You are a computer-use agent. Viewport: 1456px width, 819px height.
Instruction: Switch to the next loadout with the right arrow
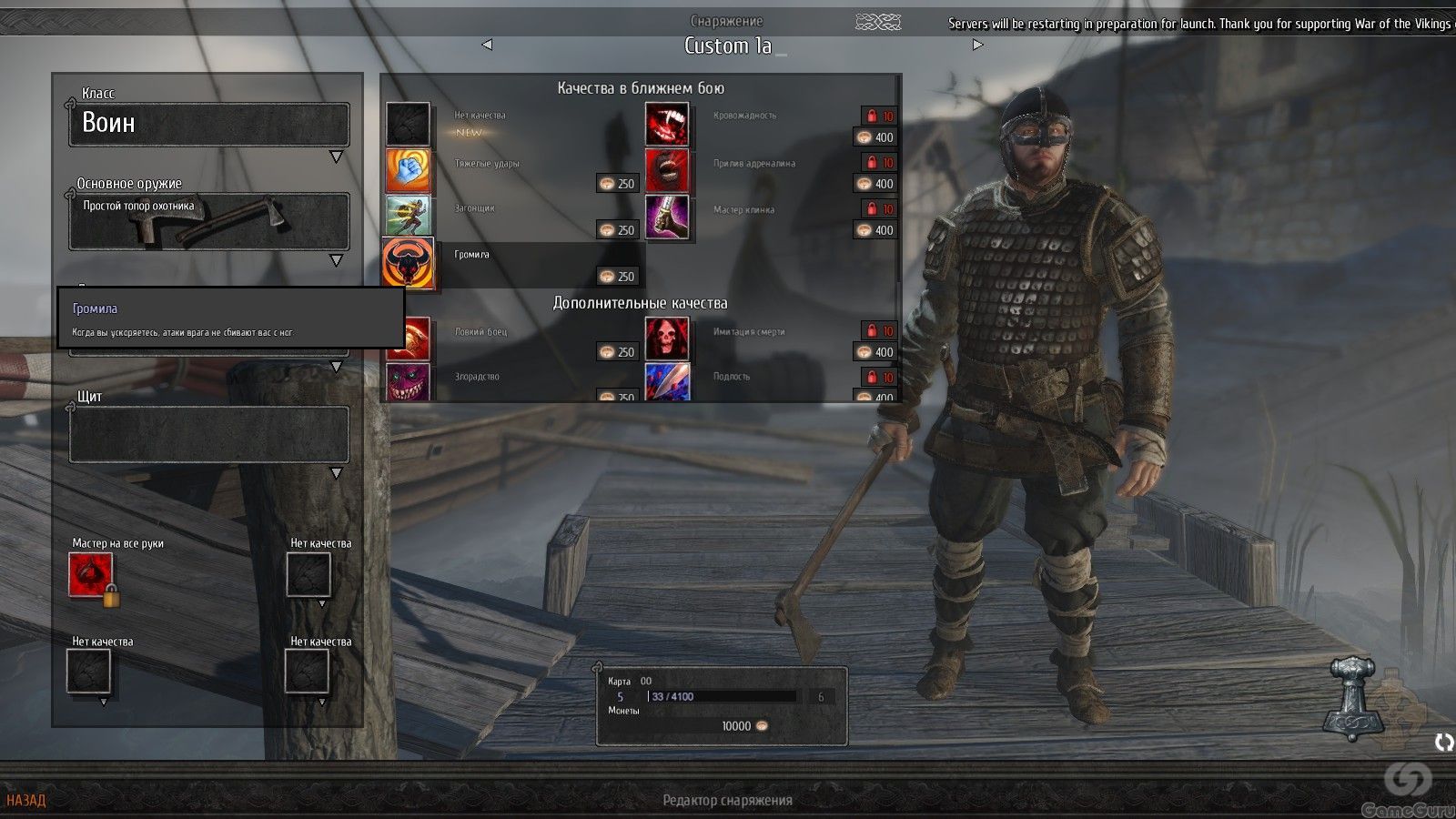977,45
